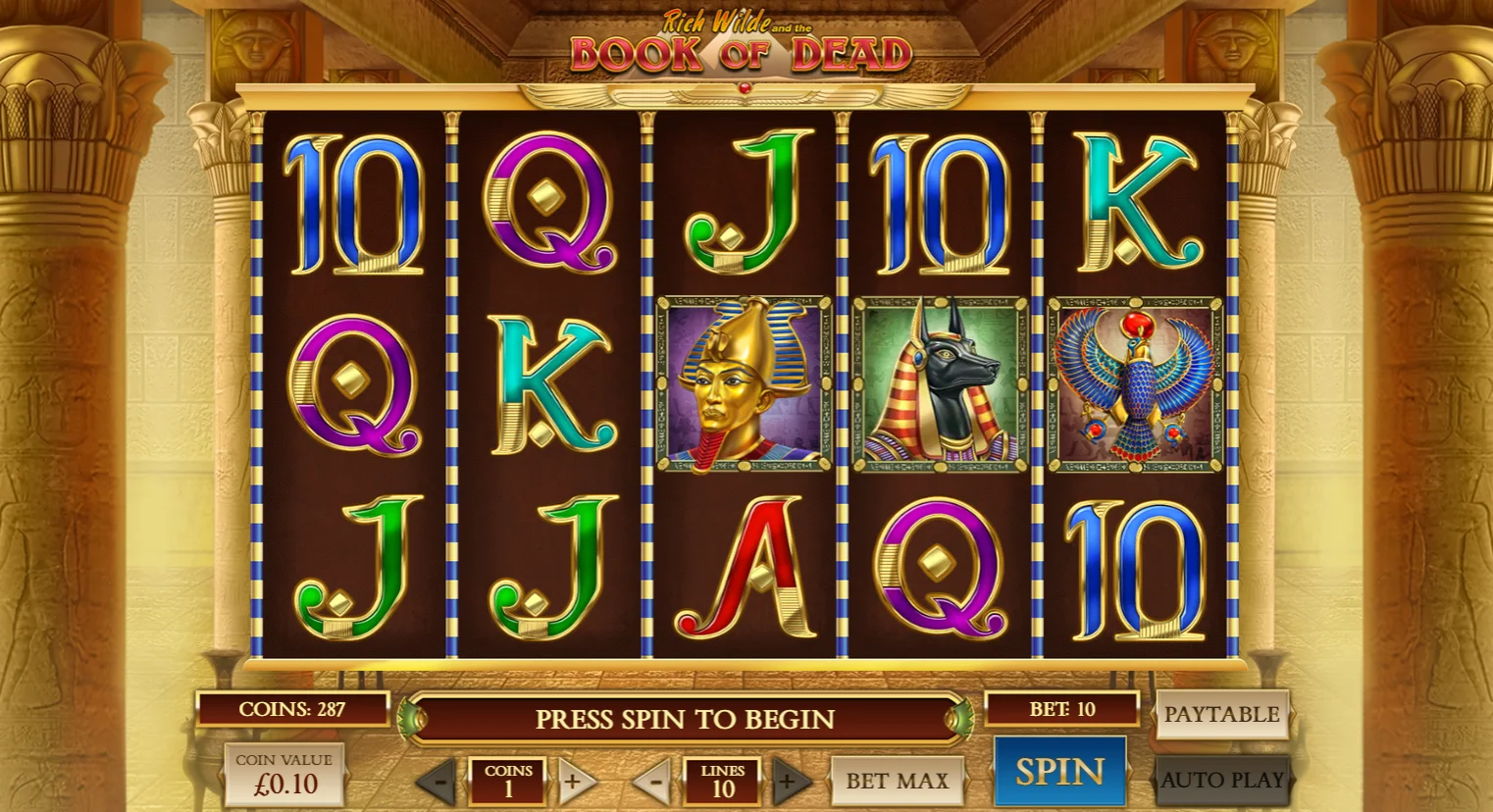Increase the number of coins

click(x=576, y=782)
